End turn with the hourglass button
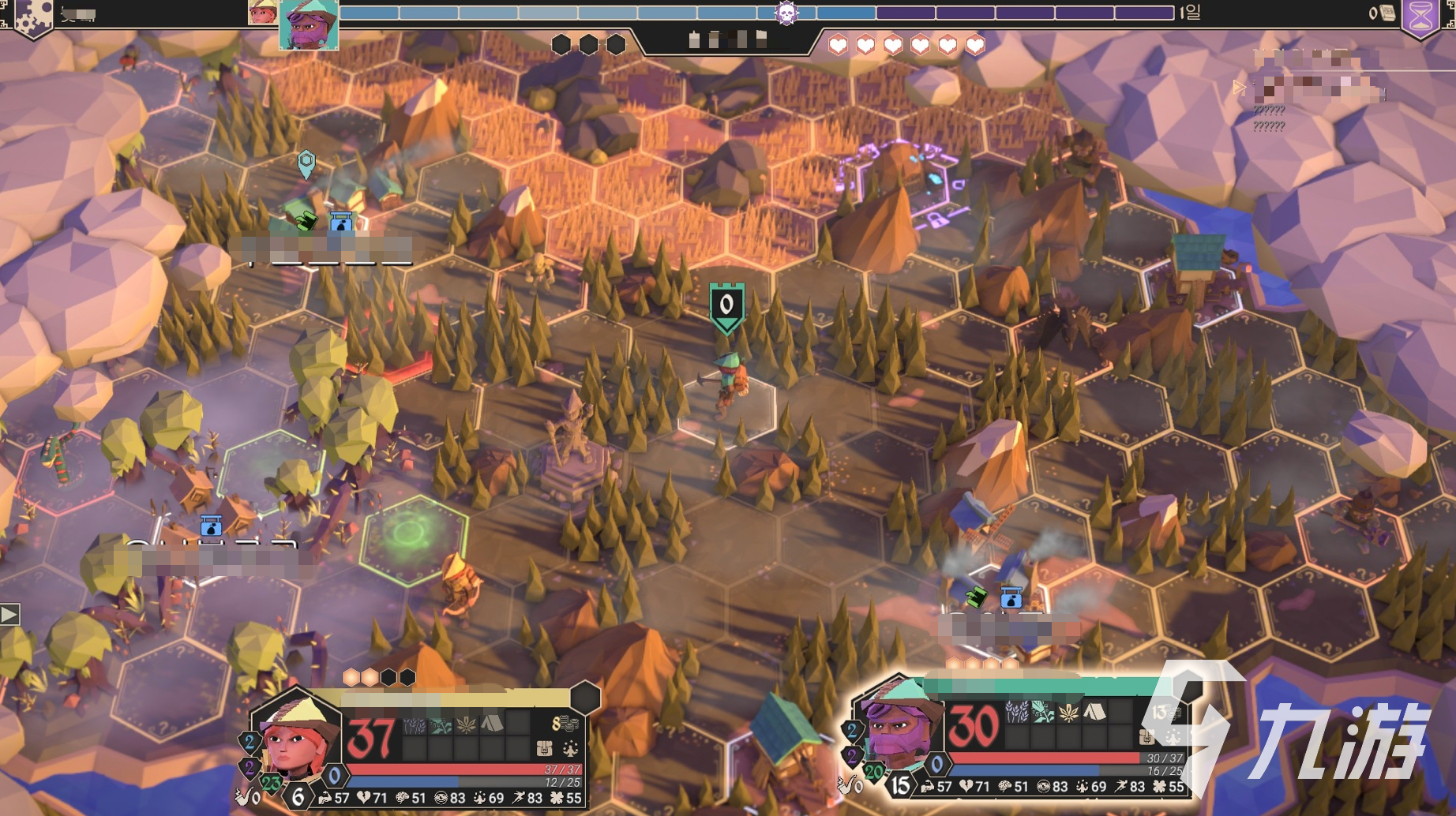The image size is (1456, 816). coord(1420,16)
